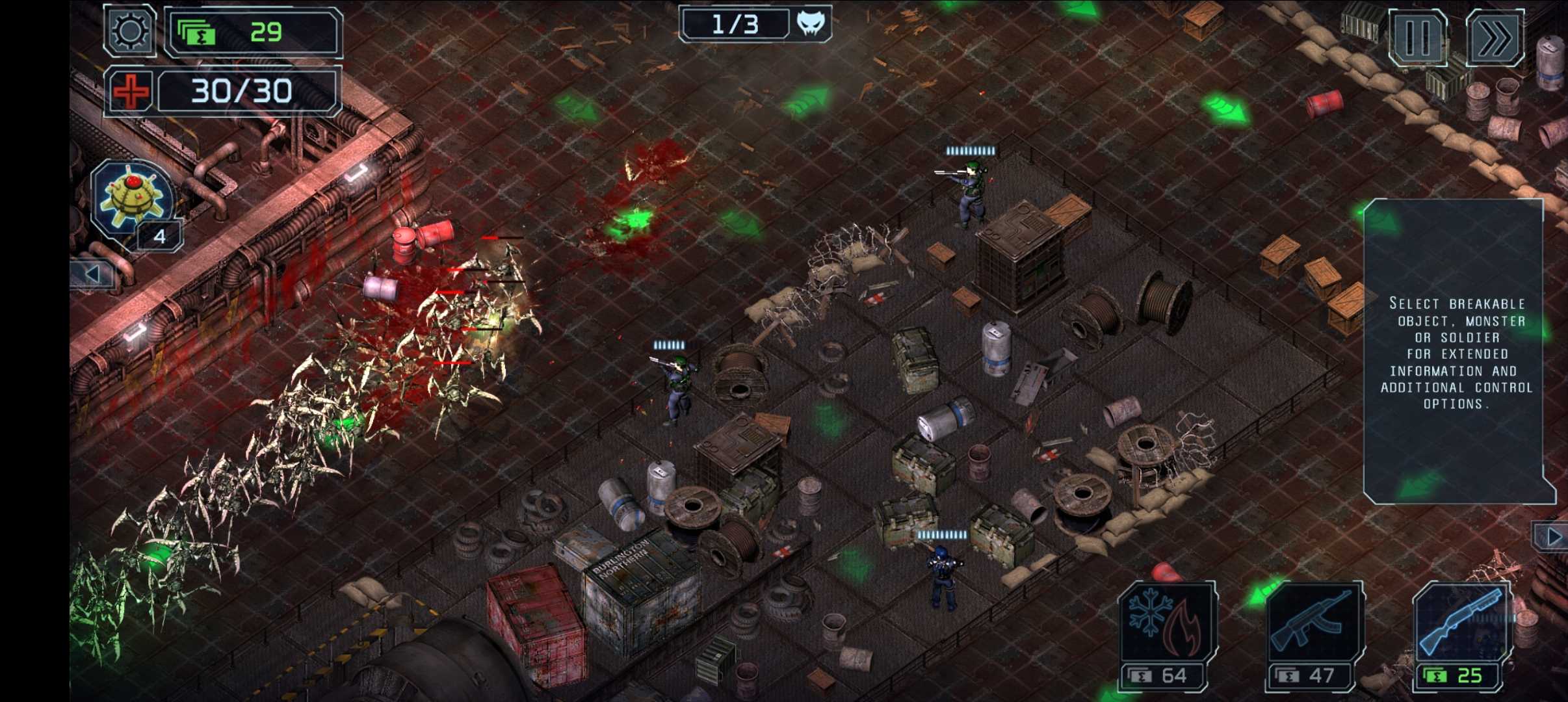Screen dimensions: 1568x702
Task: Open the gear settings menu
Action: 129,31
